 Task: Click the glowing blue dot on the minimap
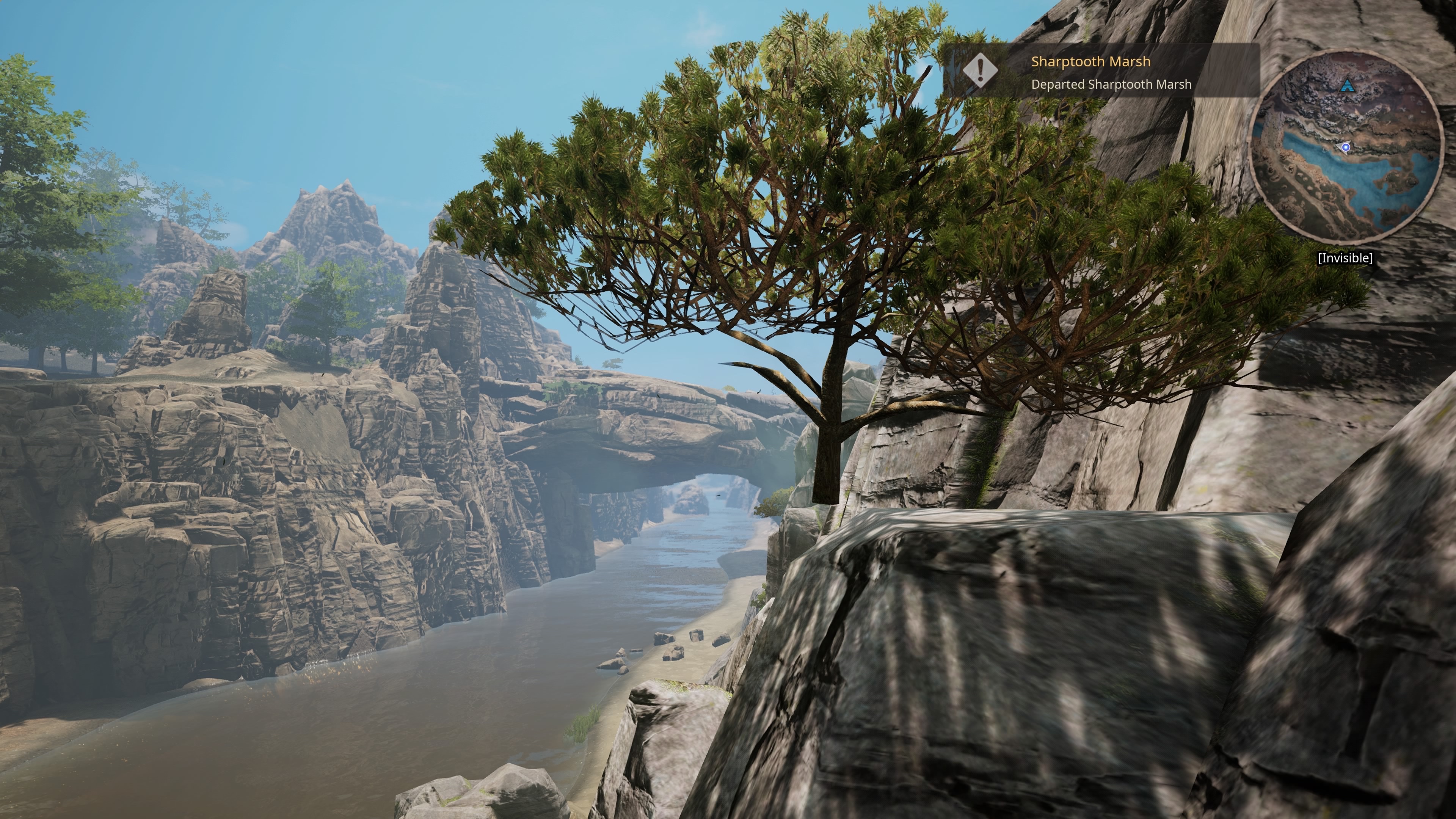coord(1346,147)
